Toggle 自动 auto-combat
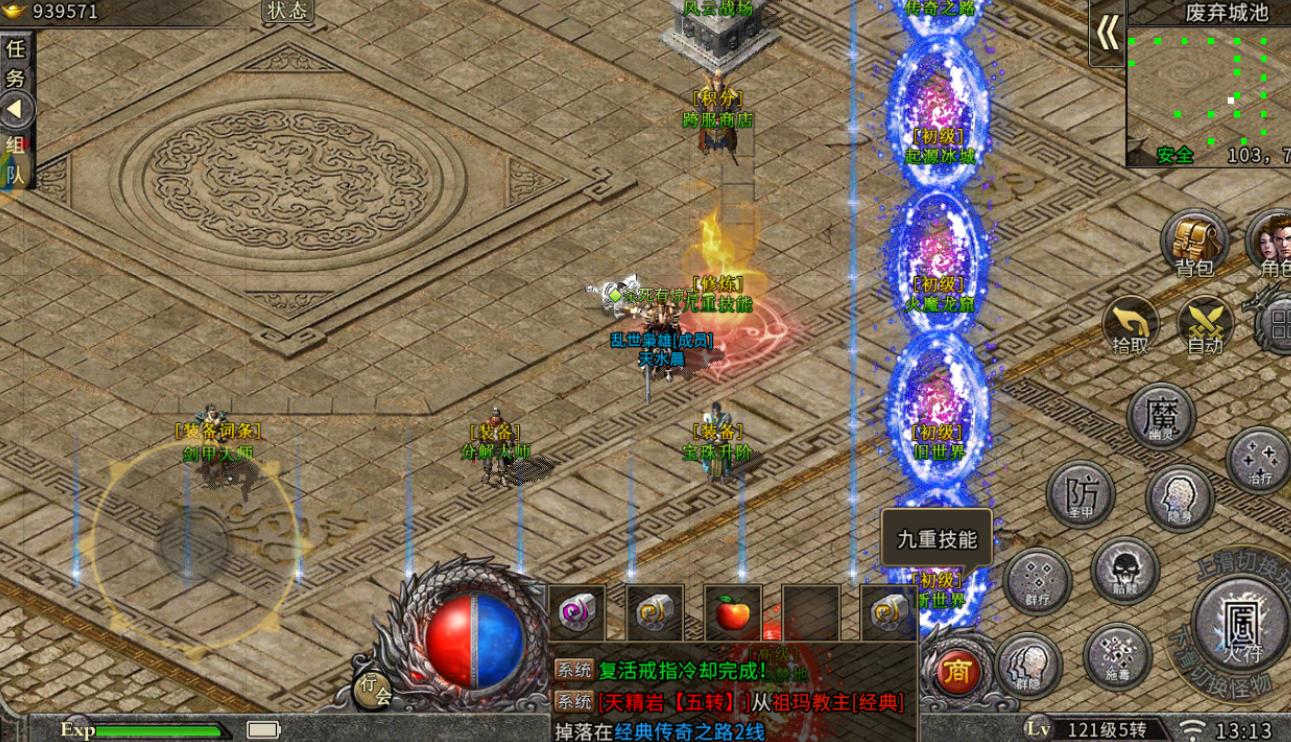The height and width of the screenshot is (742, 1291). tap(1205, 326)
